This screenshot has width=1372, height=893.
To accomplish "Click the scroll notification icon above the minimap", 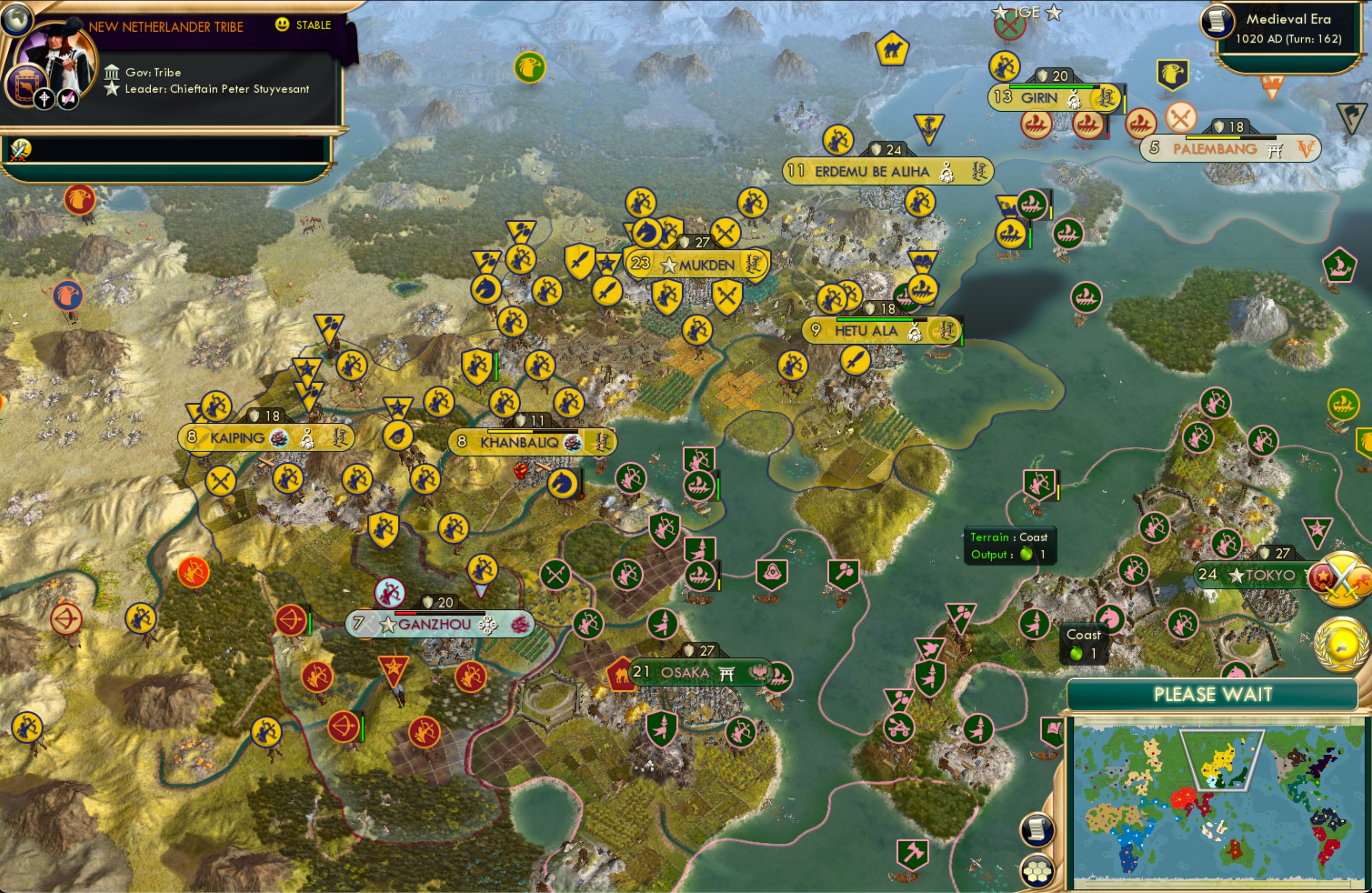I will (x=1036, y=829).
